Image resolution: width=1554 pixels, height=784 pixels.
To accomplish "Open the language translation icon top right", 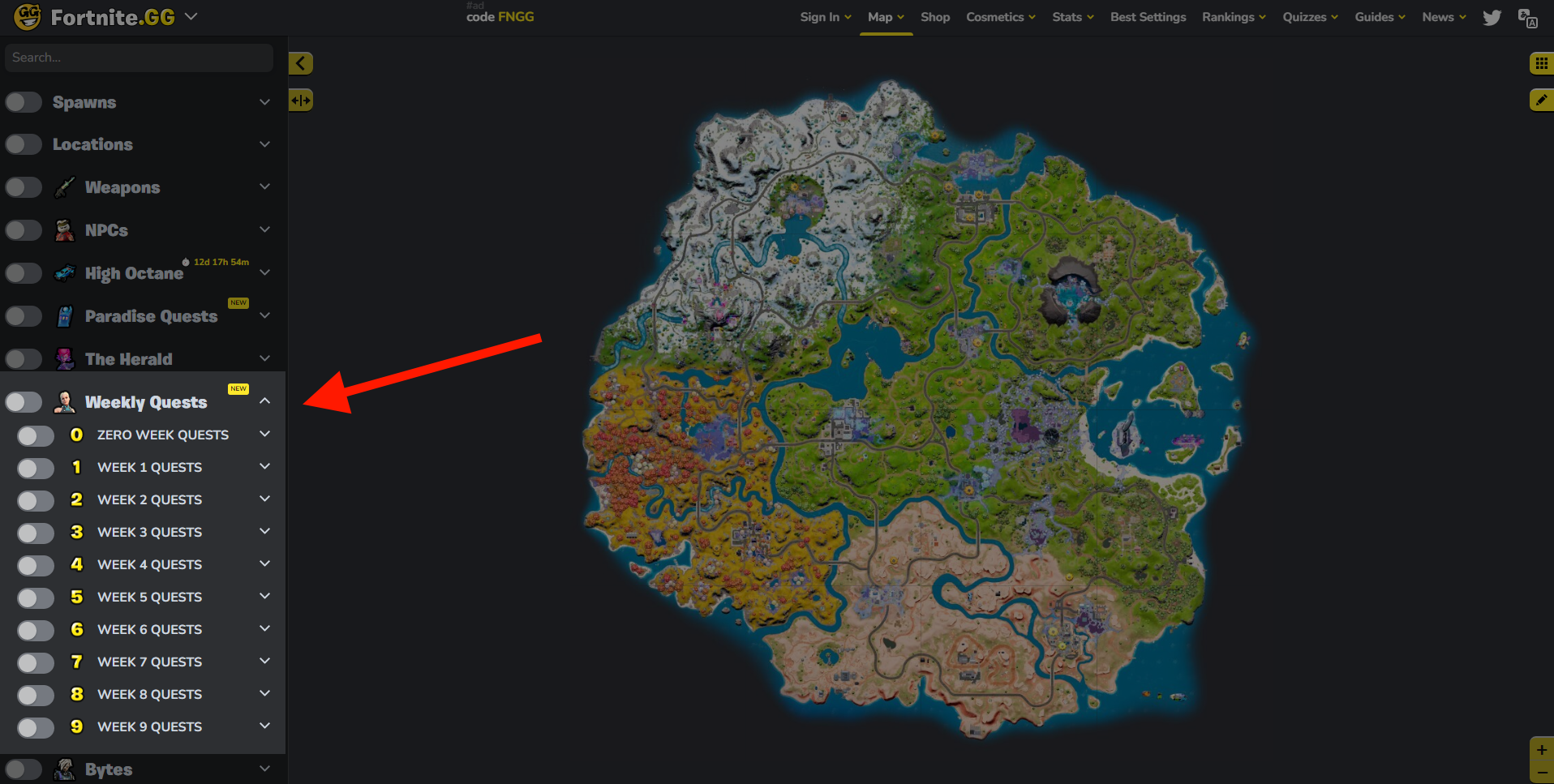I will click(1528, 17).
